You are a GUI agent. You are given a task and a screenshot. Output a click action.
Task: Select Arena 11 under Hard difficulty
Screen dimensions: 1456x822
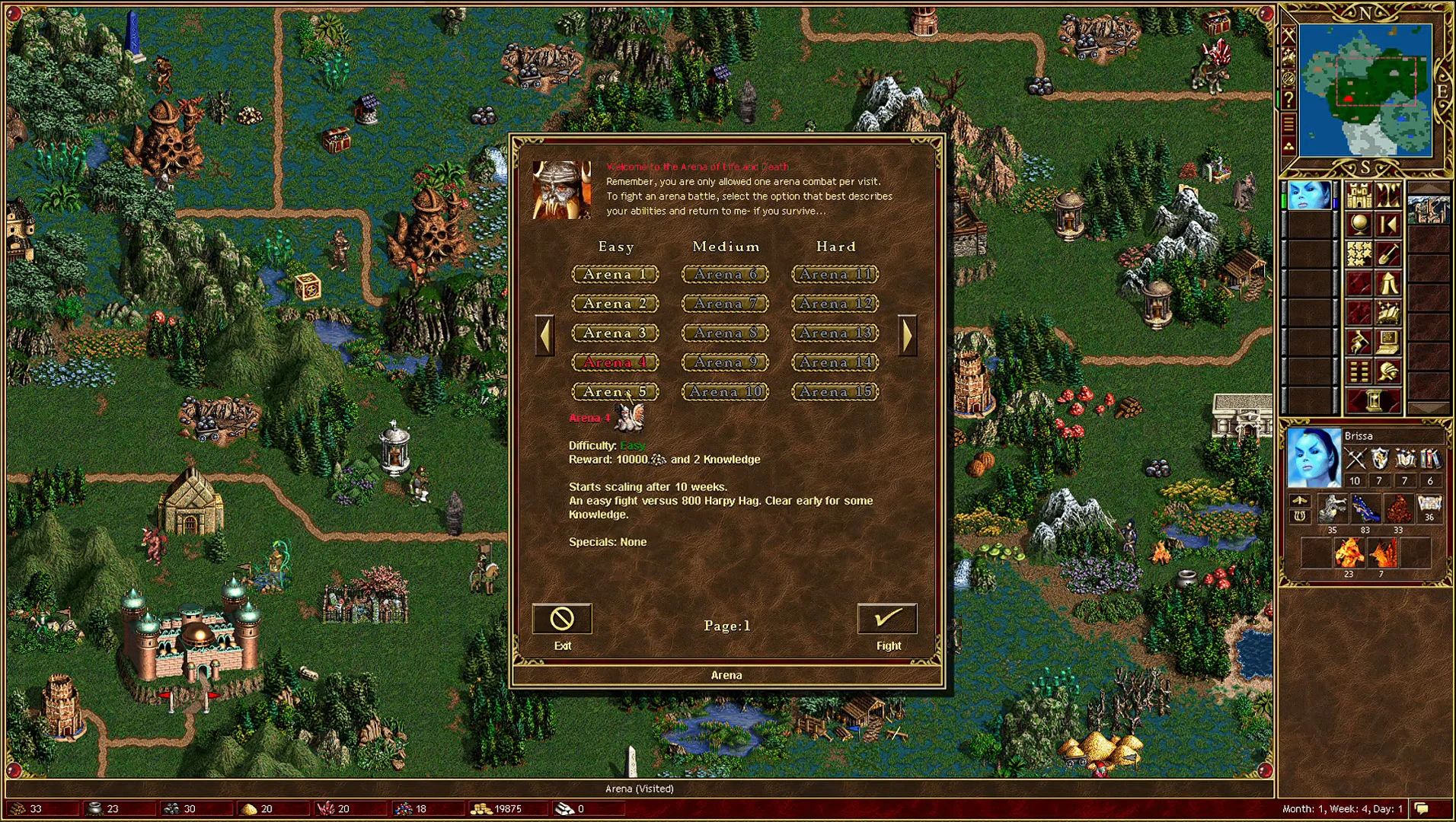tap(835, 275)
